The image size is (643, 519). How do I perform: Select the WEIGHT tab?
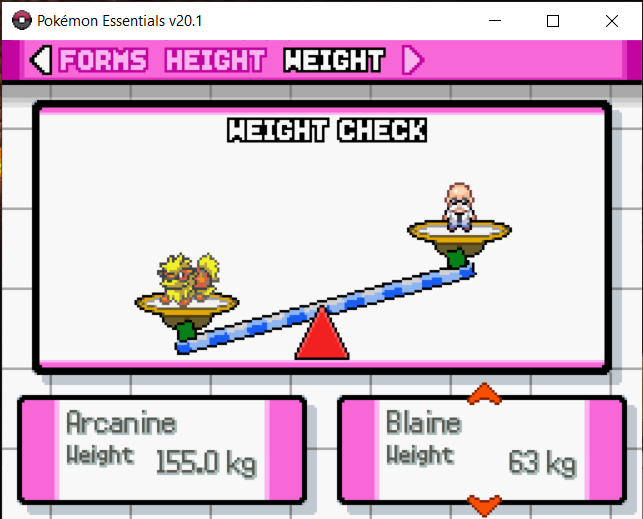coord(334,61)
